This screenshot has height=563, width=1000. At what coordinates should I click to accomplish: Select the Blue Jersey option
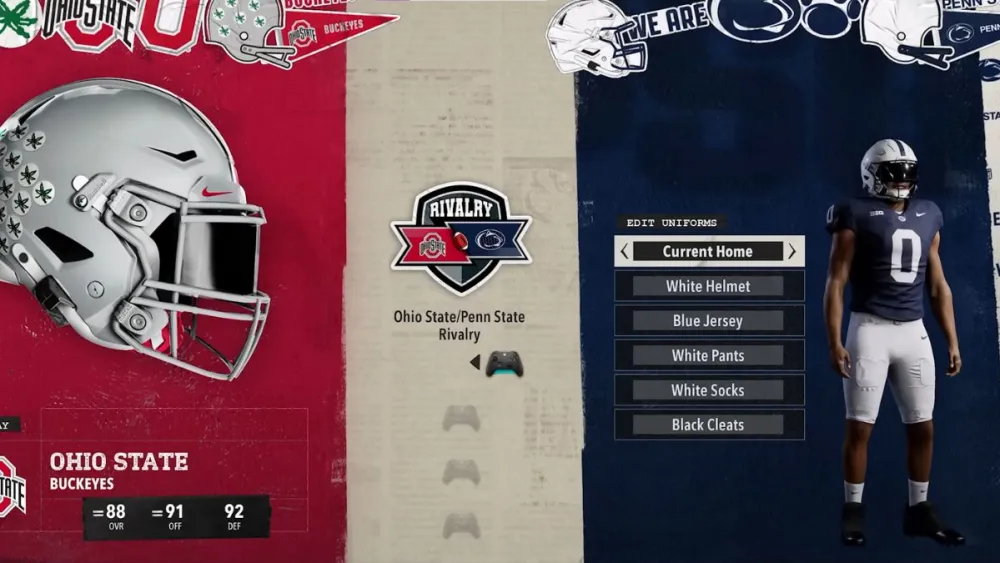click(x=708, y=321)
